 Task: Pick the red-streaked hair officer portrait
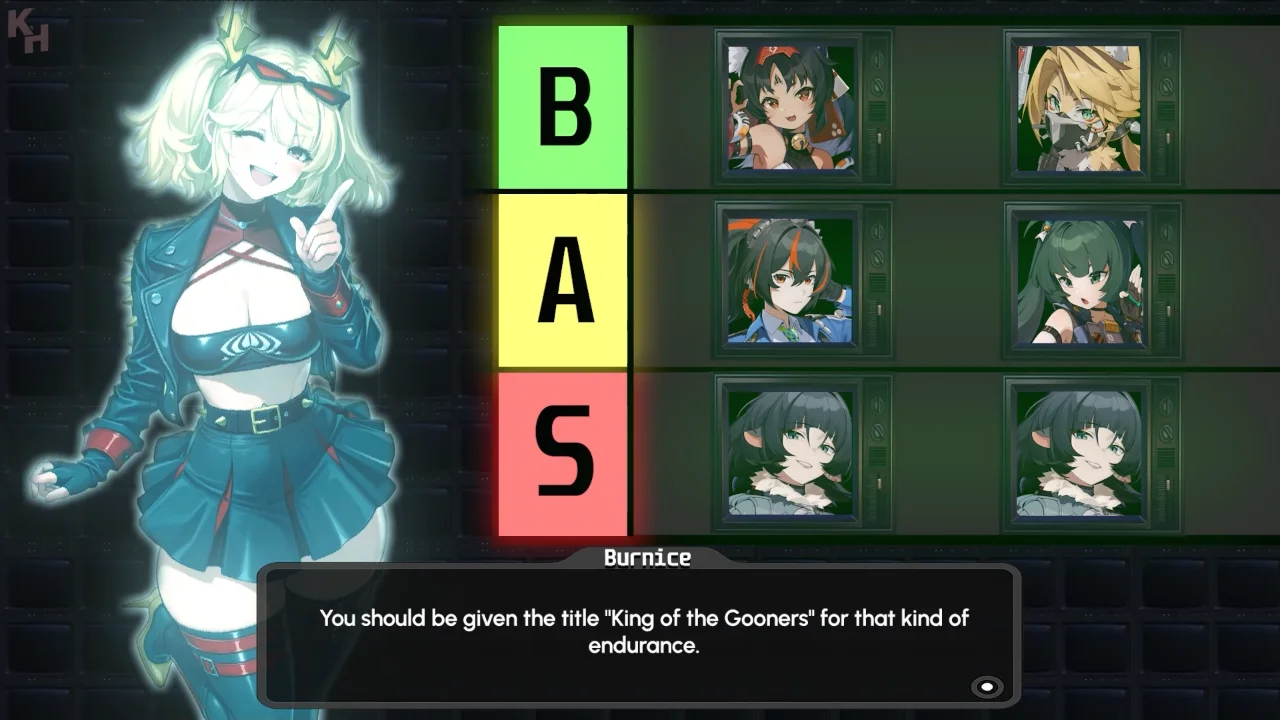[x=790, y=281]
